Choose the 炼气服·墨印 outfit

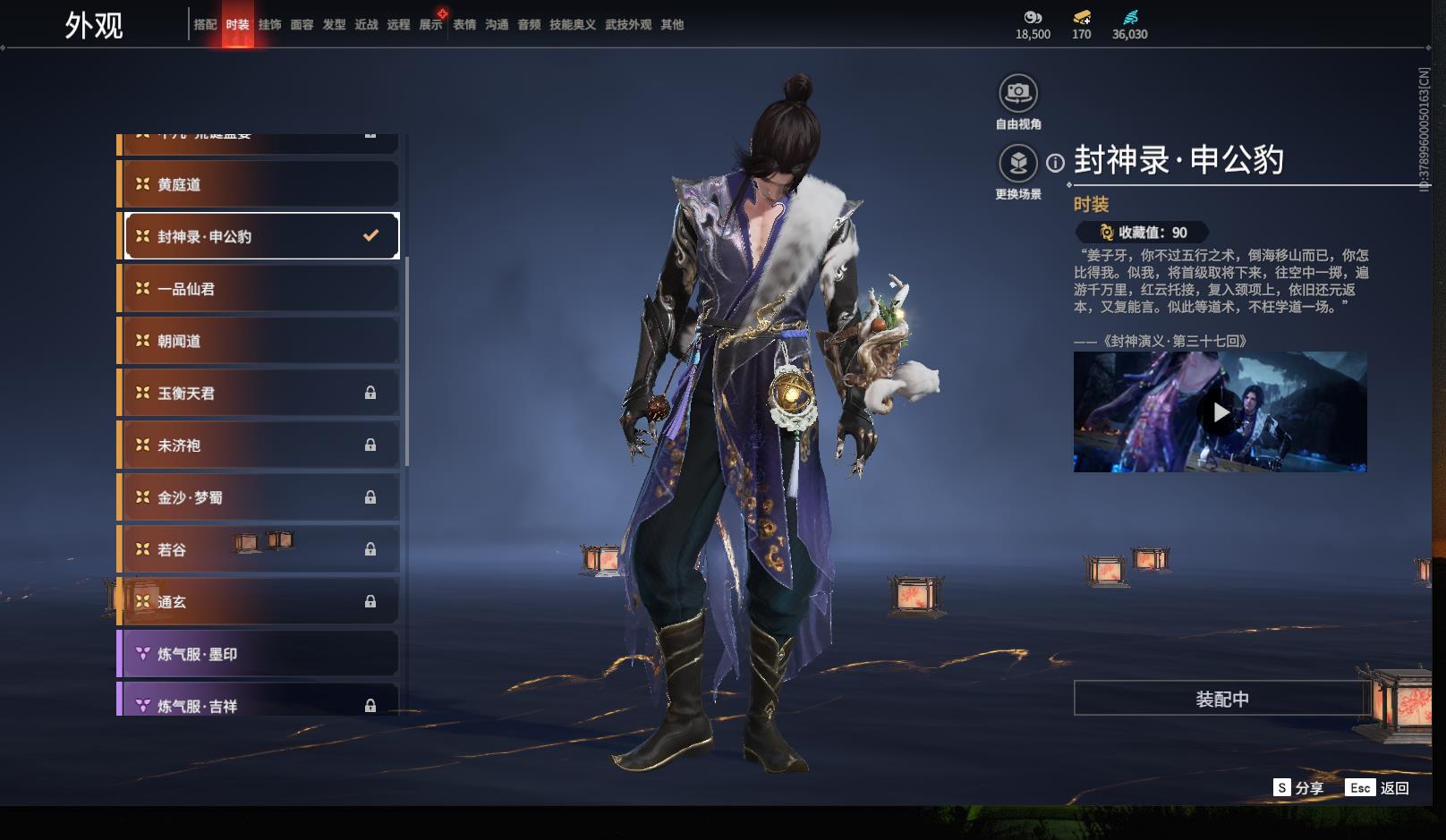259,654
